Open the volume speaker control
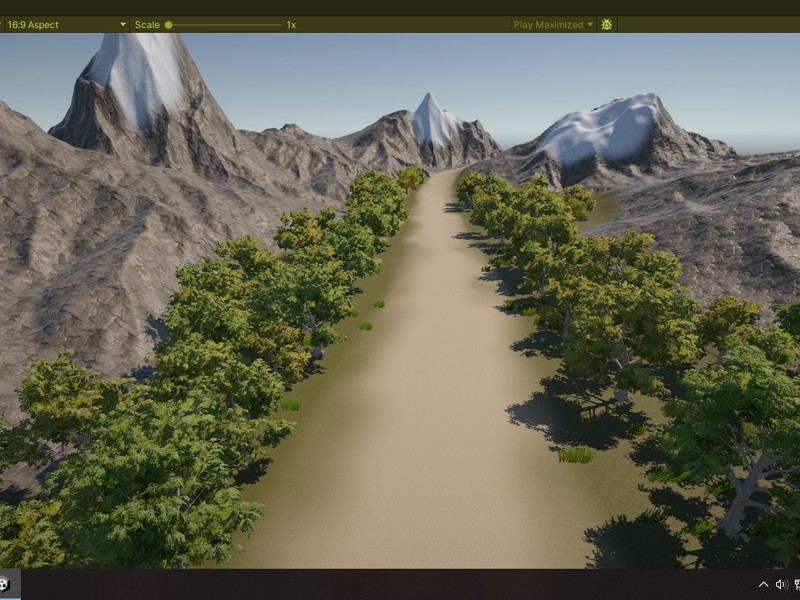Image resolution: width=800 pixels, height=600 pixels. click(x=781, y=584)
